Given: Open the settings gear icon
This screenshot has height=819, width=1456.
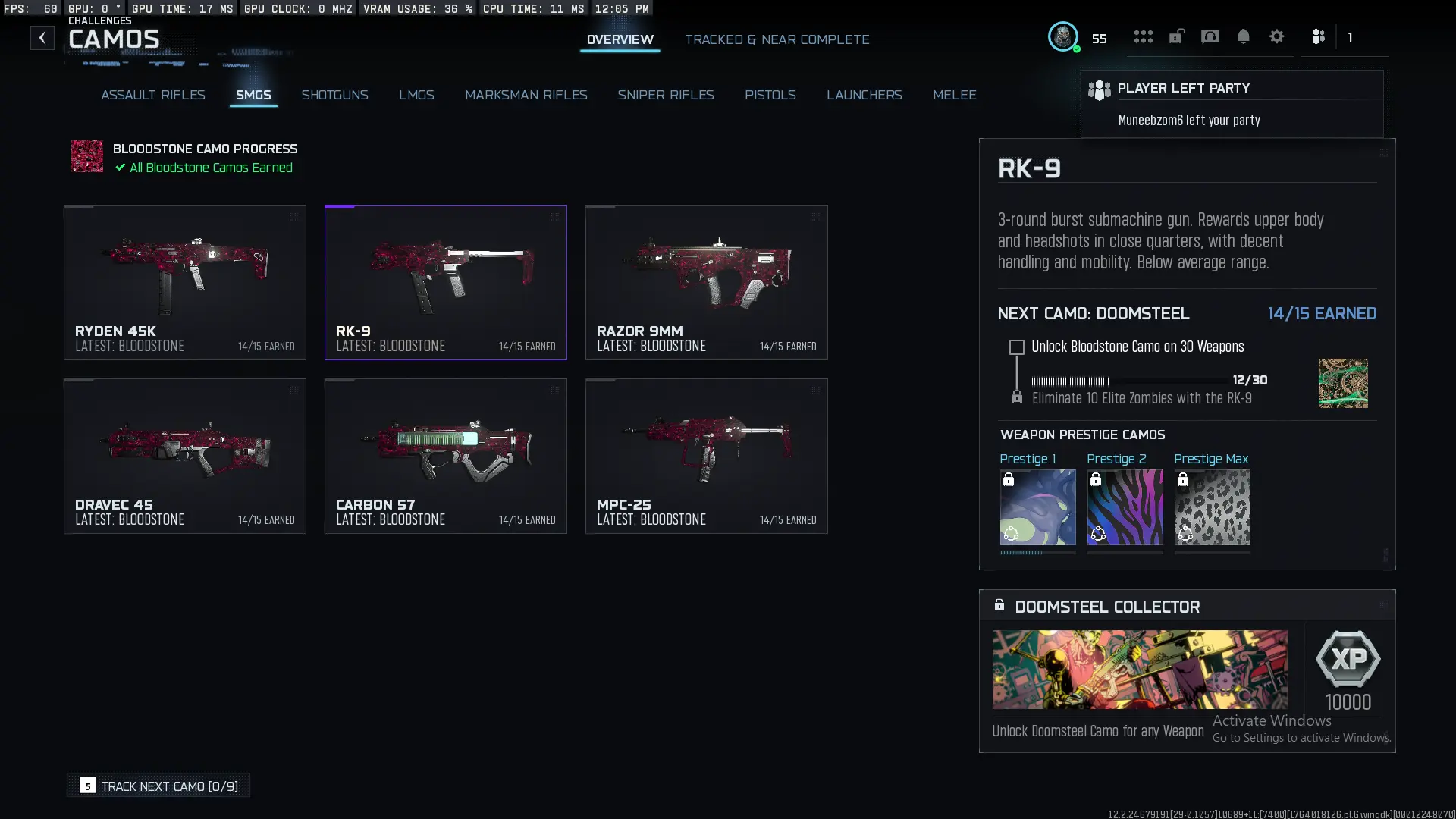Looking at the screenshot, I should point(1277,36).
